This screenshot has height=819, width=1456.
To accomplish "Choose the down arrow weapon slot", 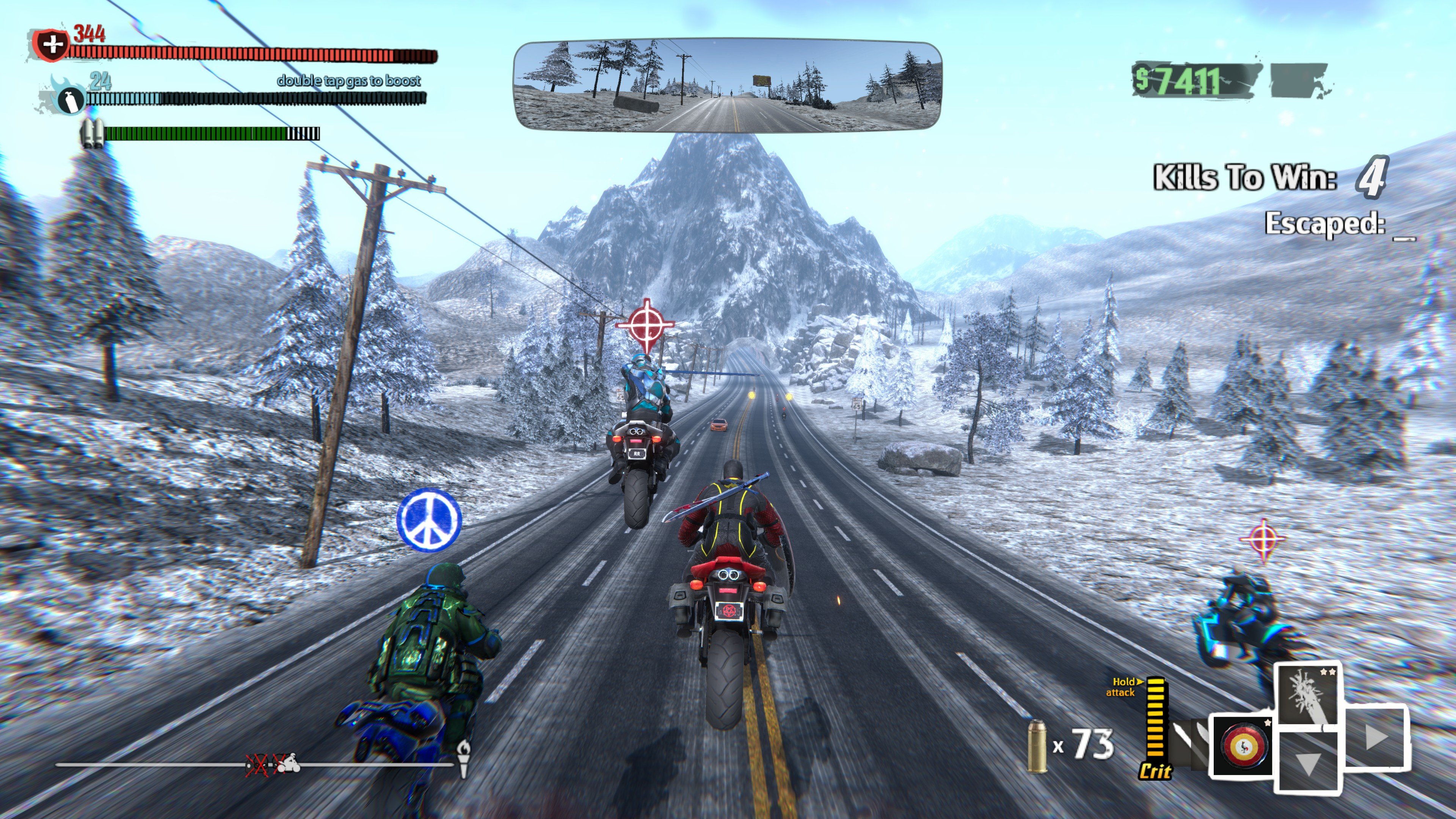I will click(x=1307, y=761).
